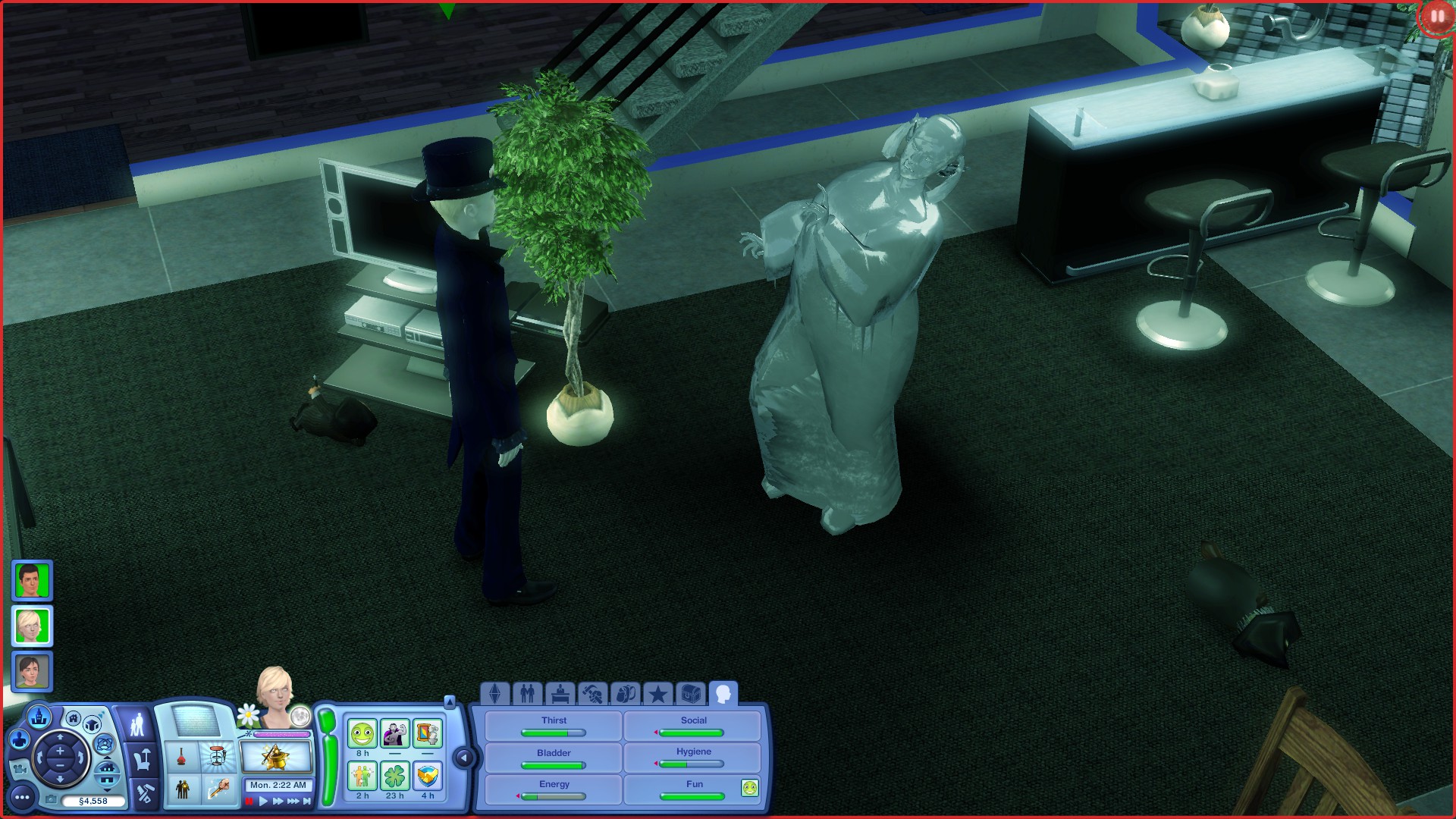Screen dimensions: 1456x819
Task: Click the vampire moodlet icon
Action: pyautogui.click(x=394, y=733)
